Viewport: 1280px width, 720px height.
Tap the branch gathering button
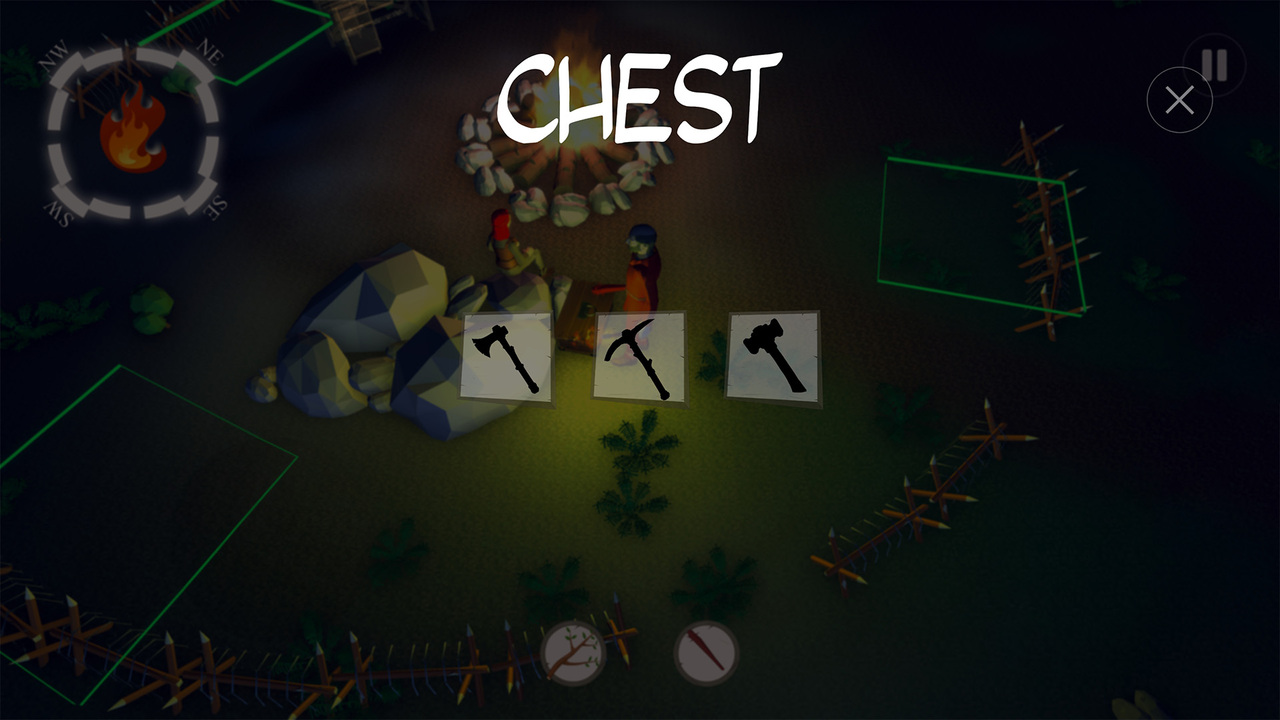(x=576, y=650)
